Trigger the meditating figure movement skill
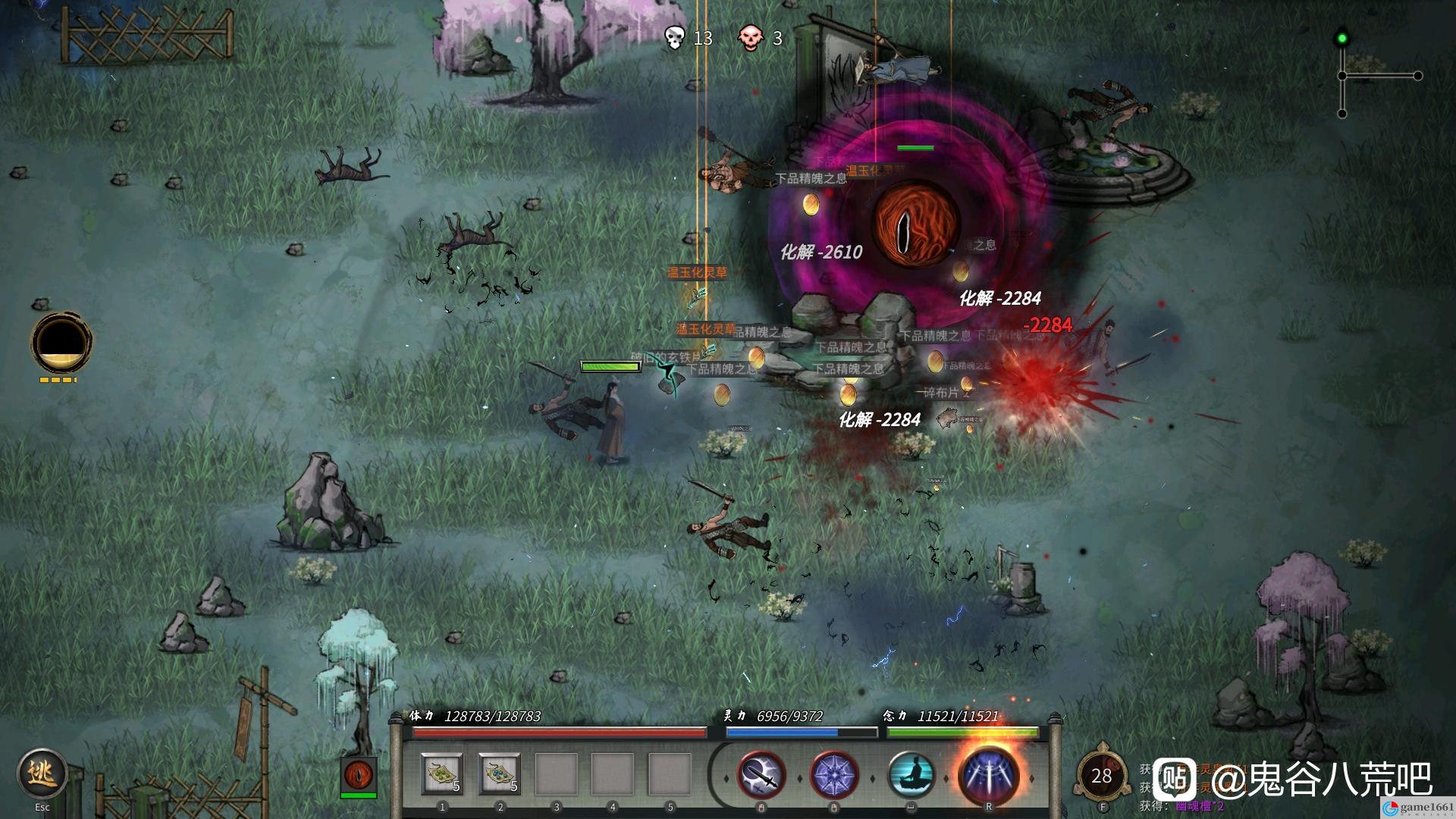Screen dimensions: 1456x819 pos(911,776)
